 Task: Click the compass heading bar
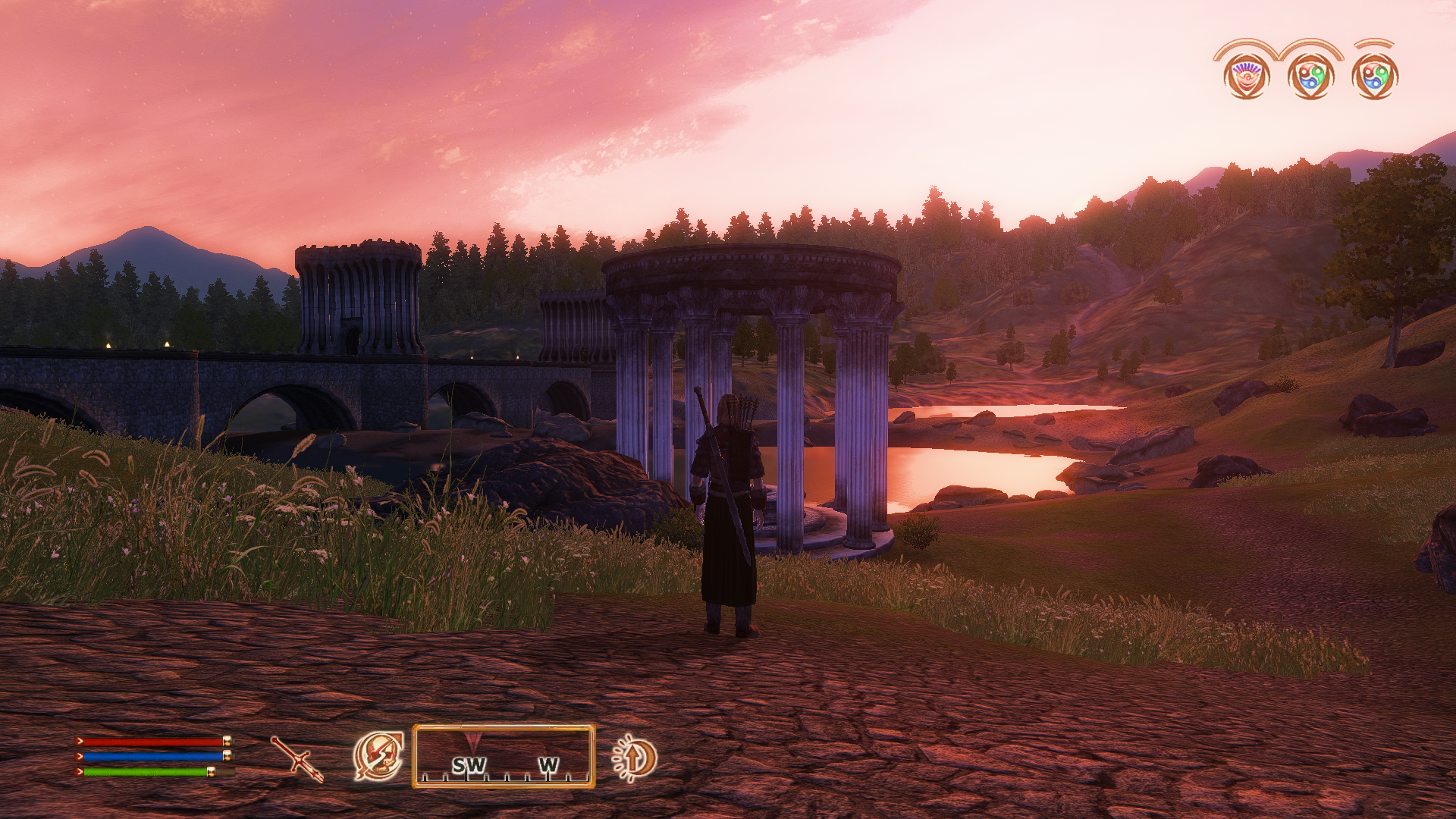(x=504, y=756)
